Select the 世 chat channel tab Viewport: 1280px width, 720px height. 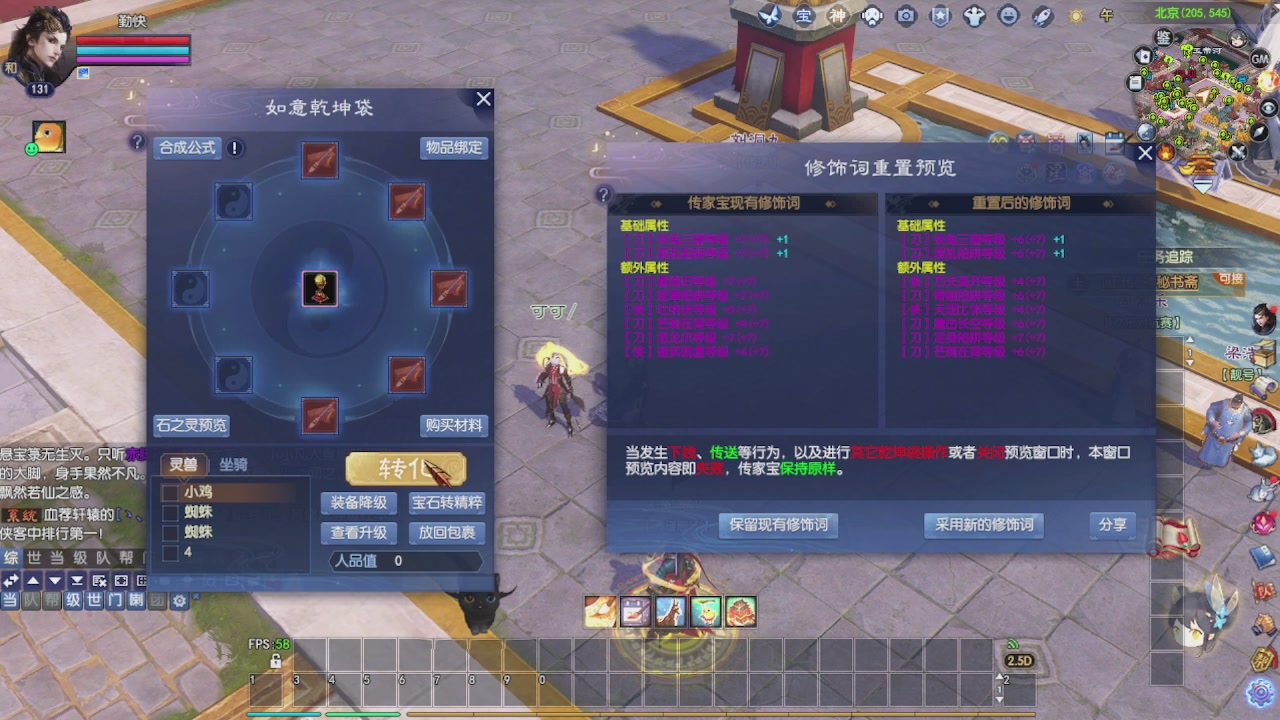(94, 600)
